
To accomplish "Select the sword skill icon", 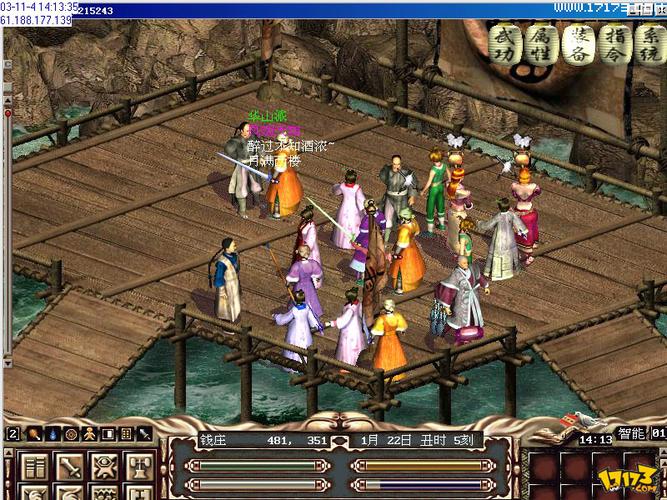I will (x=70, y=468).
